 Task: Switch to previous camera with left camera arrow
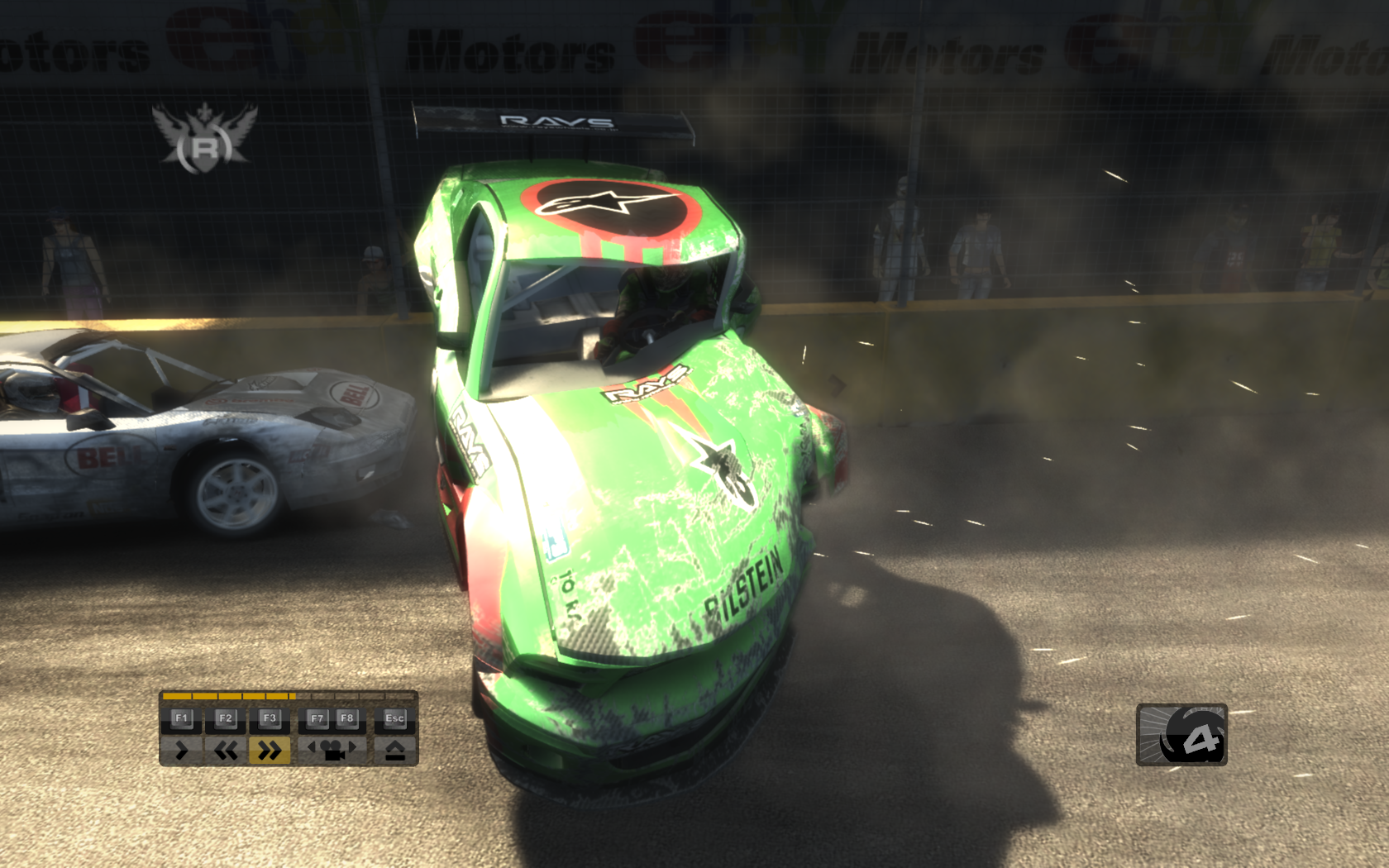[x=313, y=747]
